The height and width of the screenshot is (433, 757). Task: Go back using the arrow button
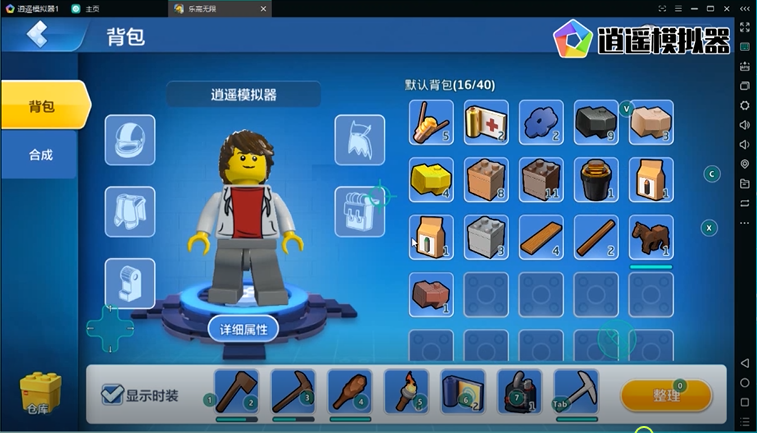(37, 35)
